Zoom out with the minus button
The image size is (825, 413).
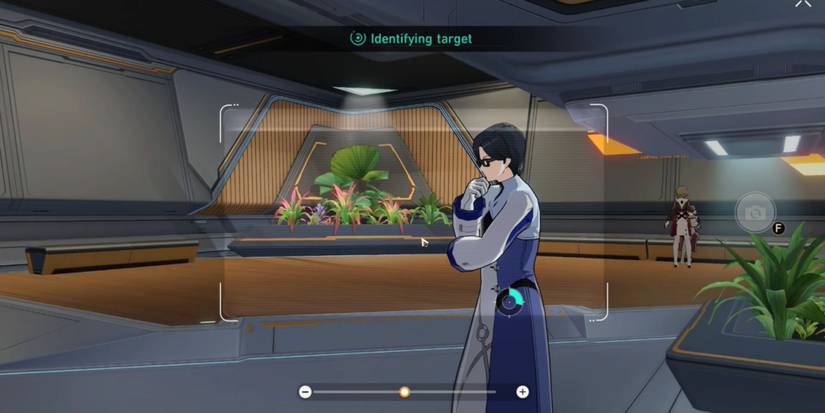[305, 392]
